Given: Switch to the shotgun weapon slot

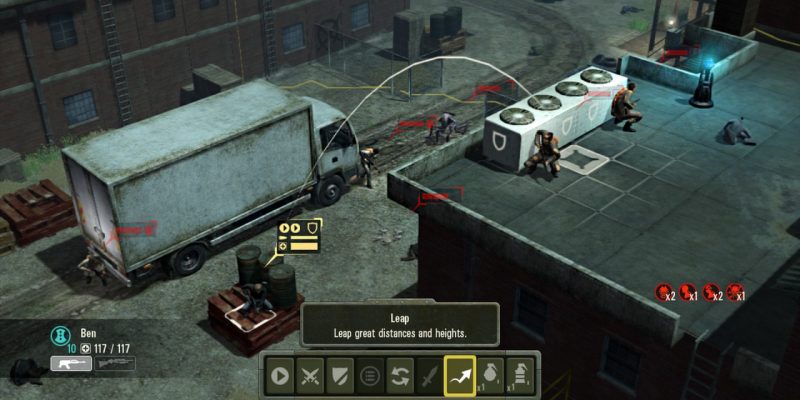Looking at the screenshot, I should click(115, 365).
